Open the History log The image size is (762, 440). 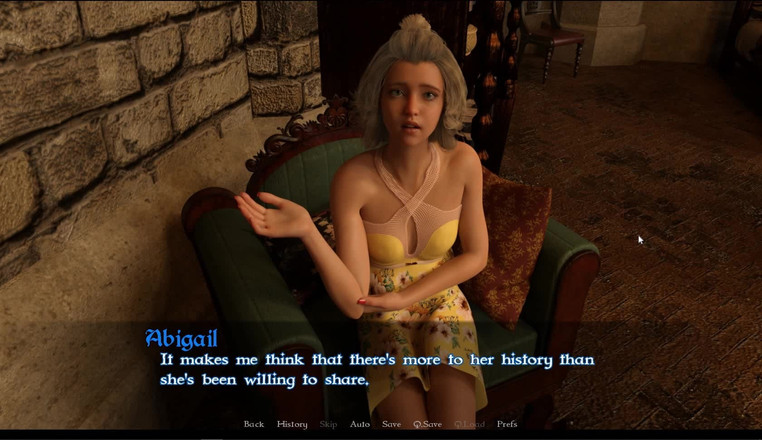coord(292,424)
